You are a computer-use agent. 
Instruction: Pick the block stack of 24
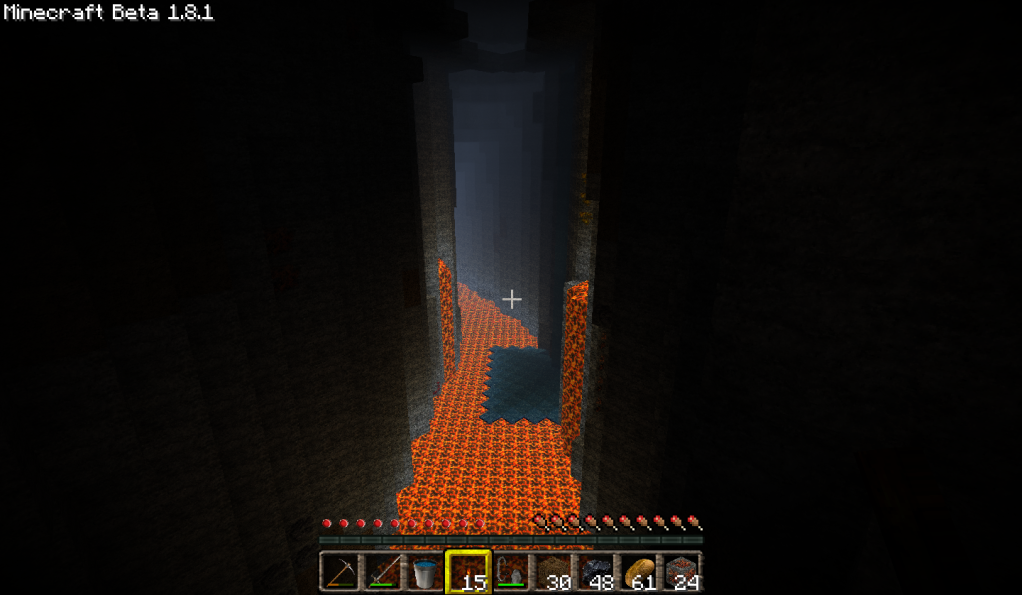[683, 572]
